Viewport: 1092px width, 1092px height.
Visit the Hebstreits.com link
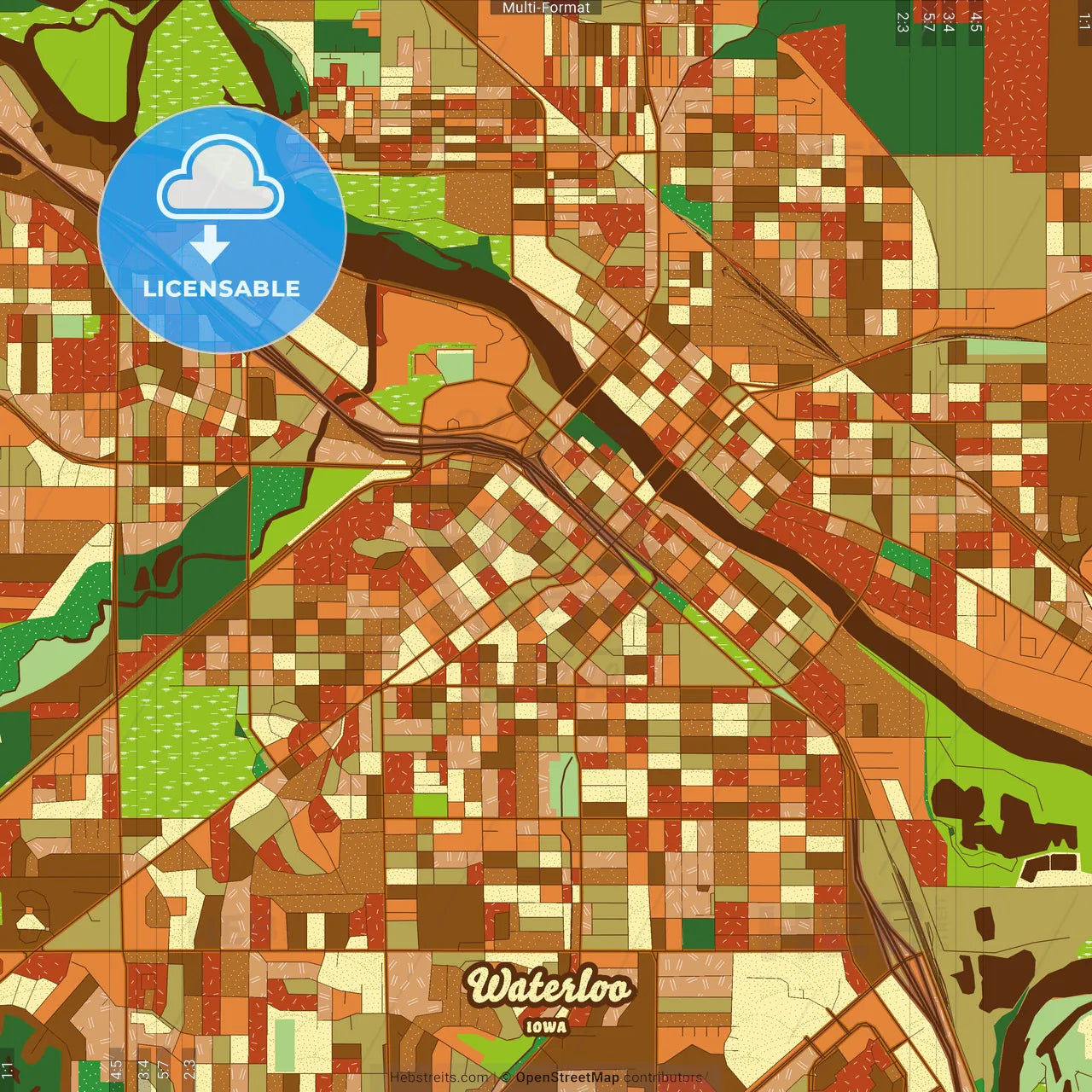[439, 1077]
